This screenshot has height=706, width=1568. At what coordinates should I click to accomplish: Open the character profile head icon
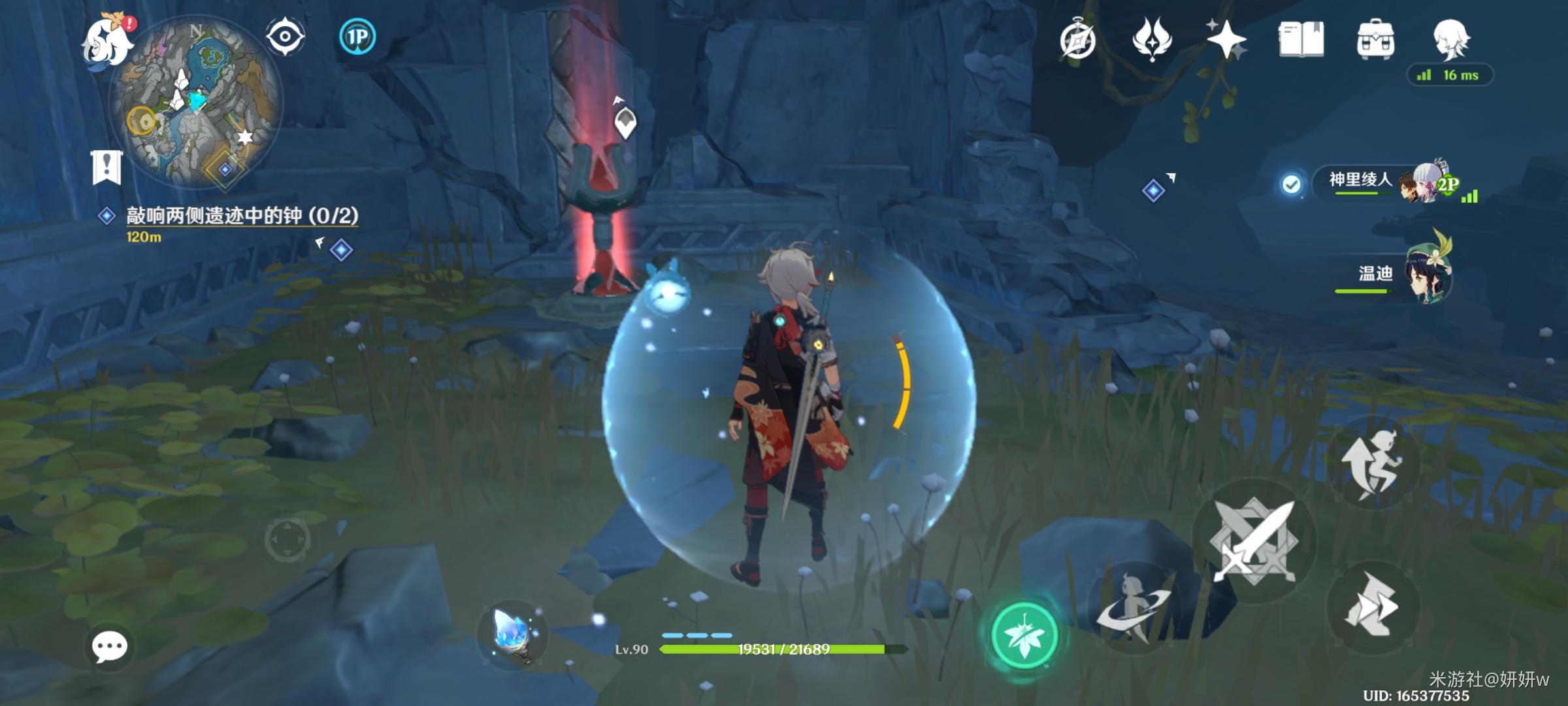click(x=1450, y=39)
